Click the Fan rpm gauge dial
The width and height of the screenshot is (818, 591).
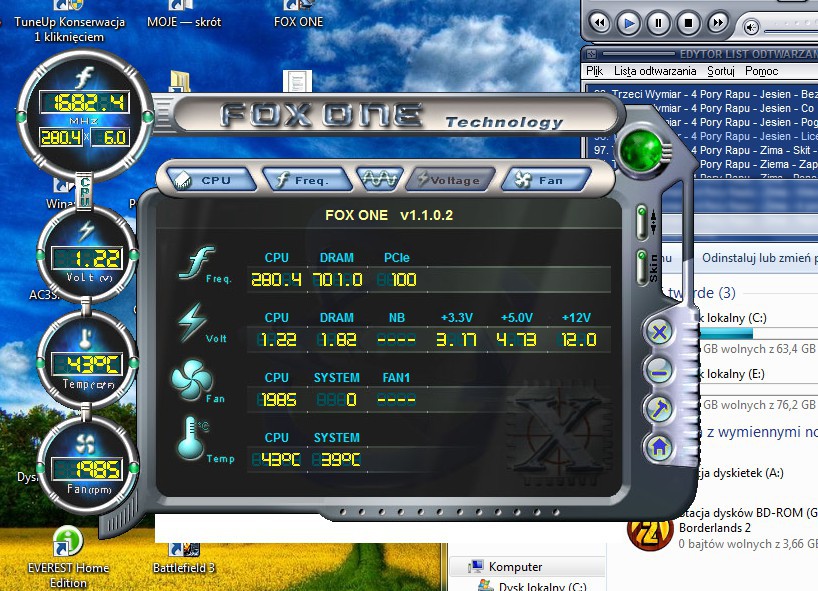tap(85, 466)
